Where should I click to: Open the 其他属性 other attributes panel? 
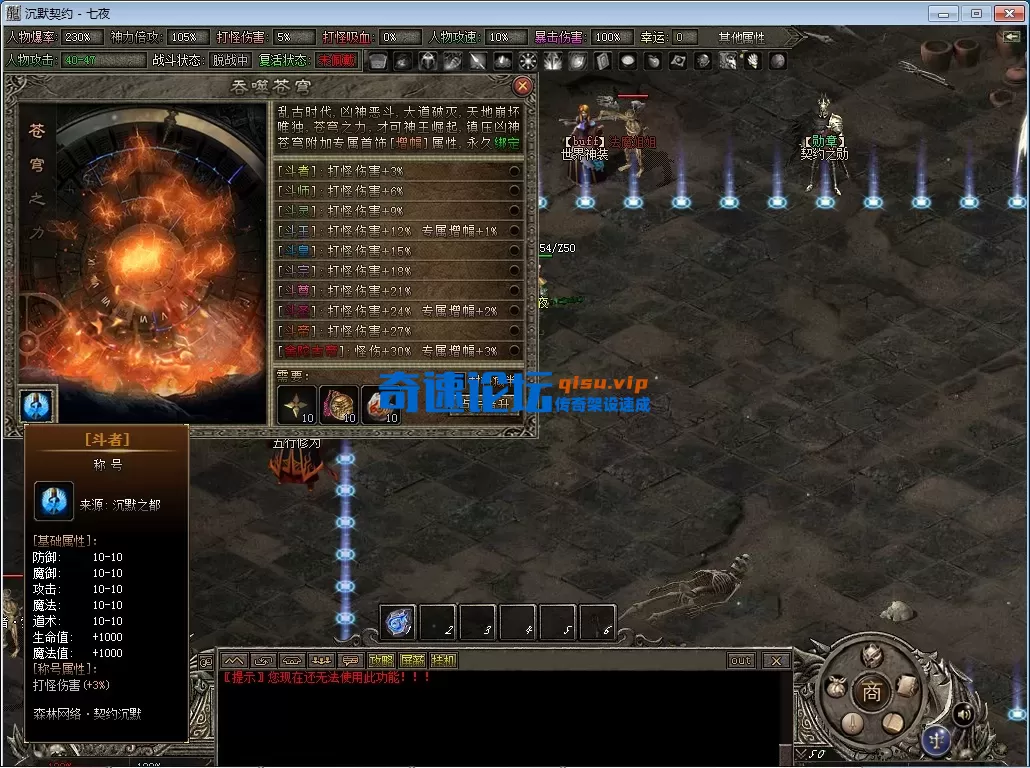click(x=740, y=37)
